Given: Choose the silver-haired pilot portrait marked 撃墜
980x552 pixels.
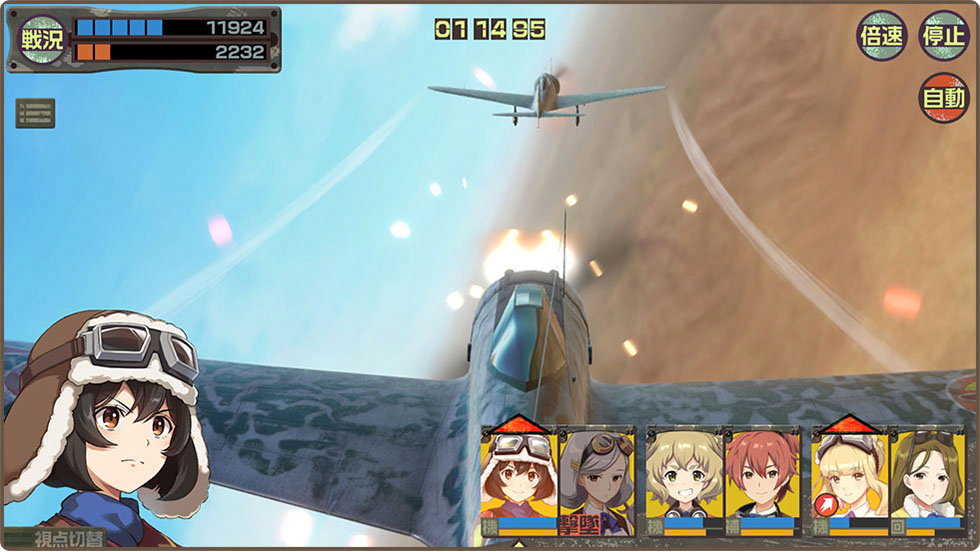Looking at the screenshot, I should [596, 480].
